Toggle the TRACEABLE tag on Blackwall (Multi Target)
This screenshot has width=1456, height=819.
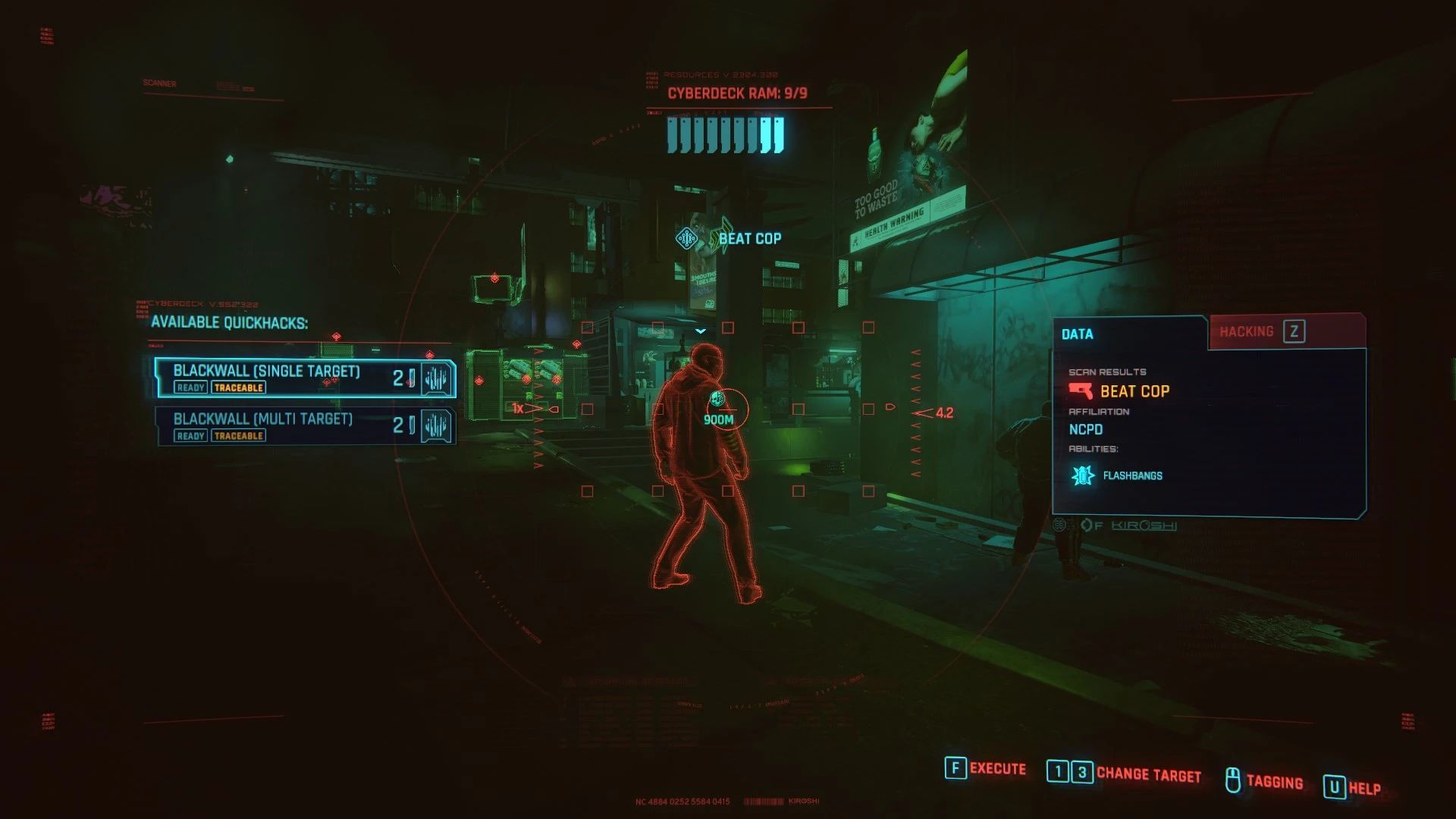[238, 435]
